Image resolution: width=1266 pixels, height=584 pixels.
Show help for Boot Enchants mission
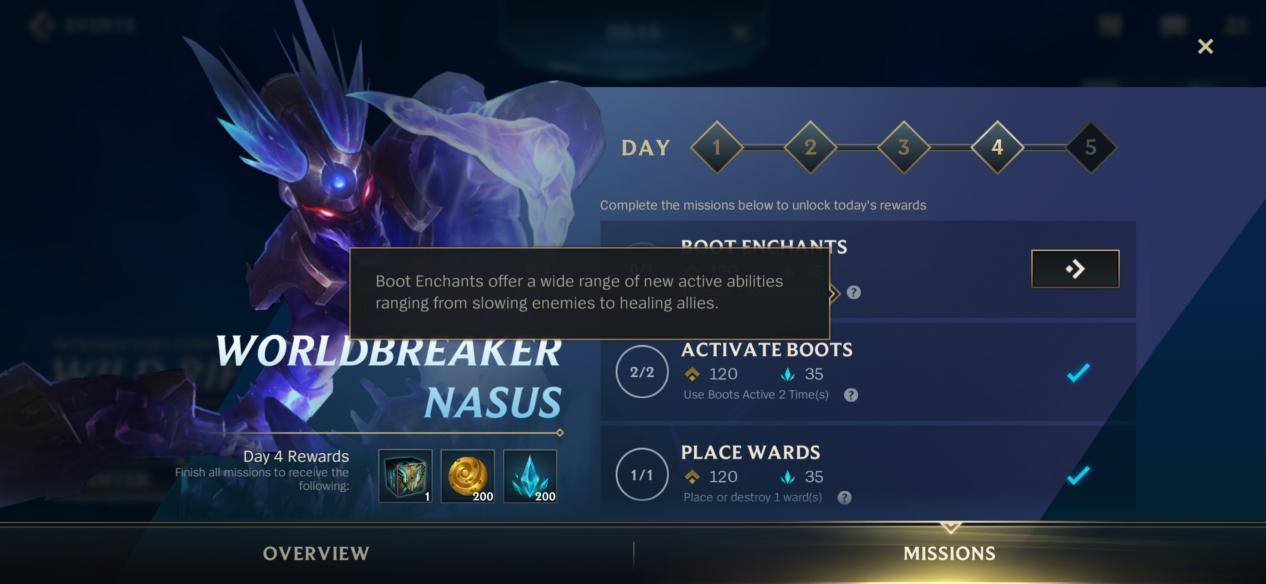[x=853, y=293]
